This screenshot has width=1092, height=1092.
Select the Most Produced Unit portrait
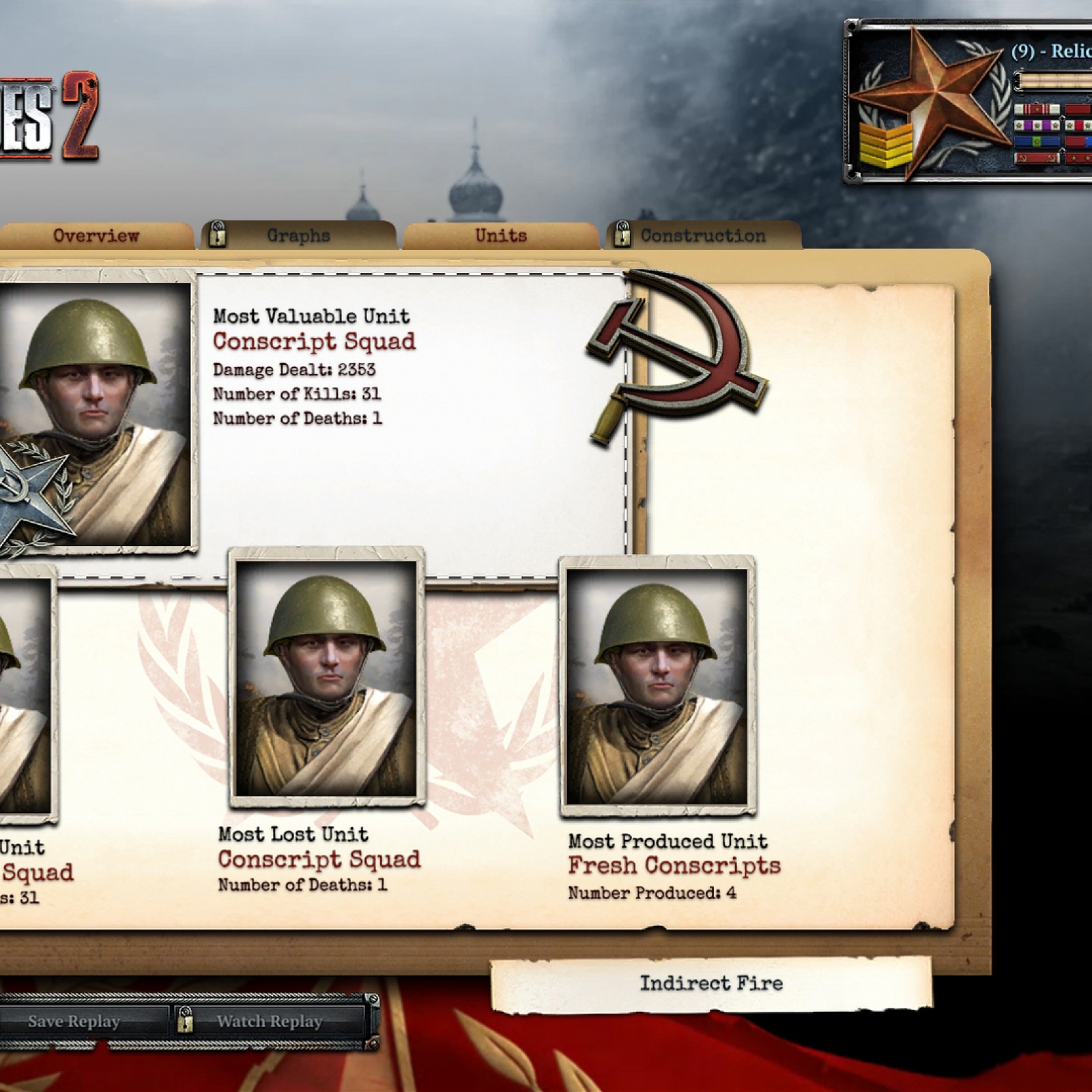657,686
